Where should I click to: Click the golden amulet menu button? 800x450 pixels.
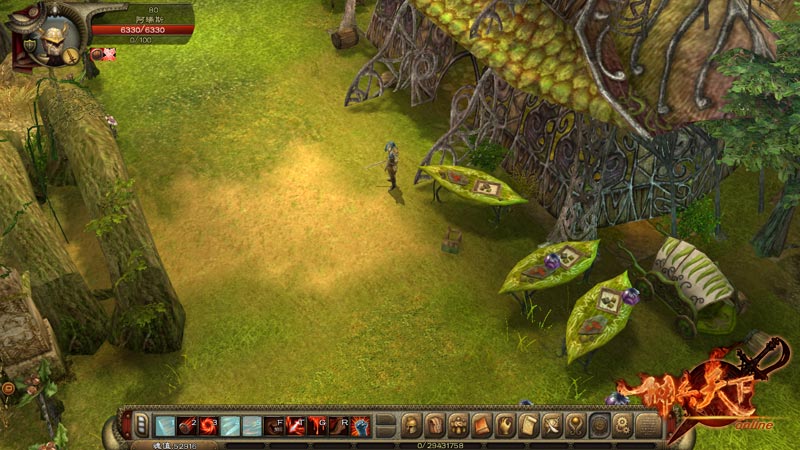(x=576, y=424)
